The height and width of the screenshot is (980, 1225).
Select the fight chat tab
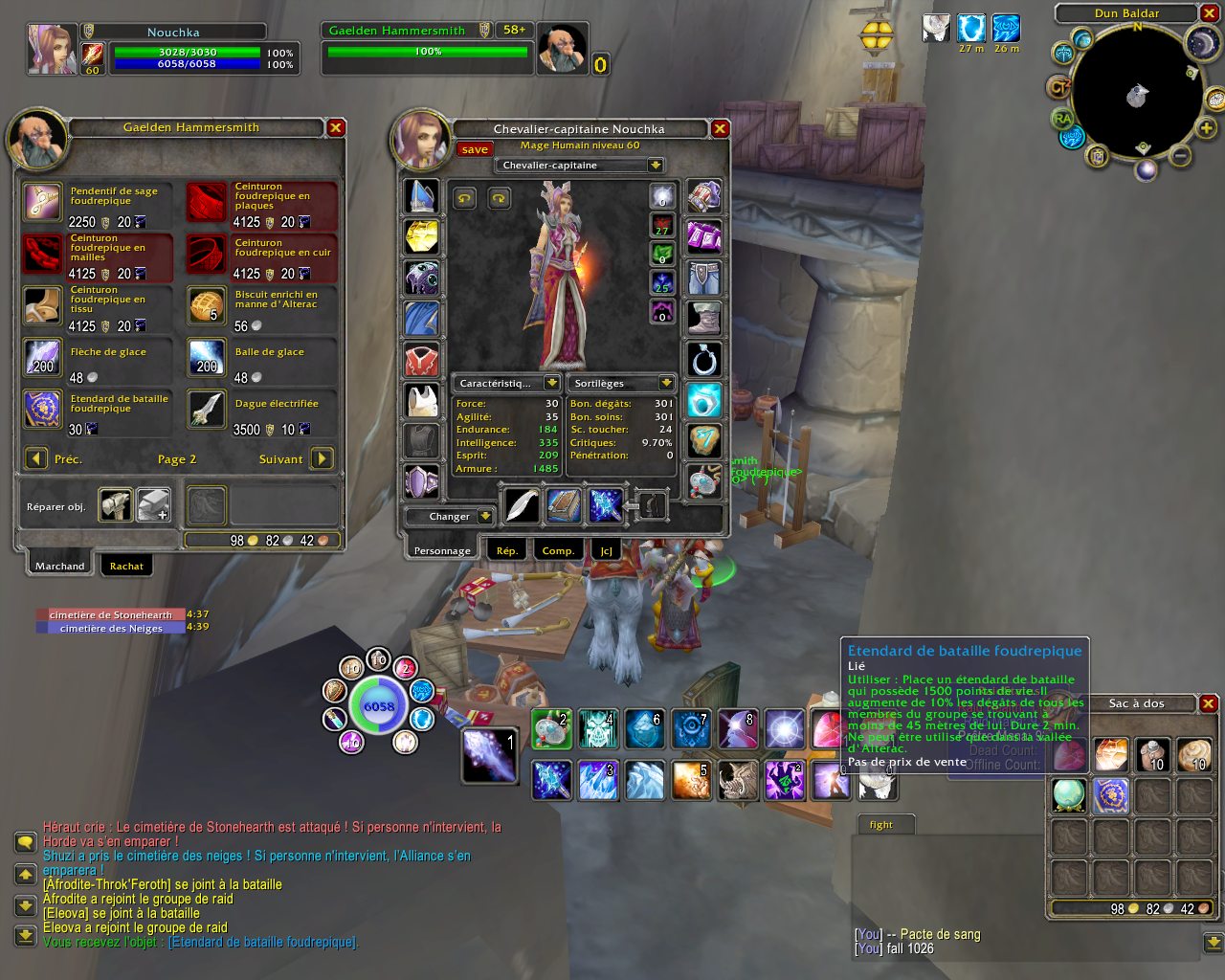(881, 824)
